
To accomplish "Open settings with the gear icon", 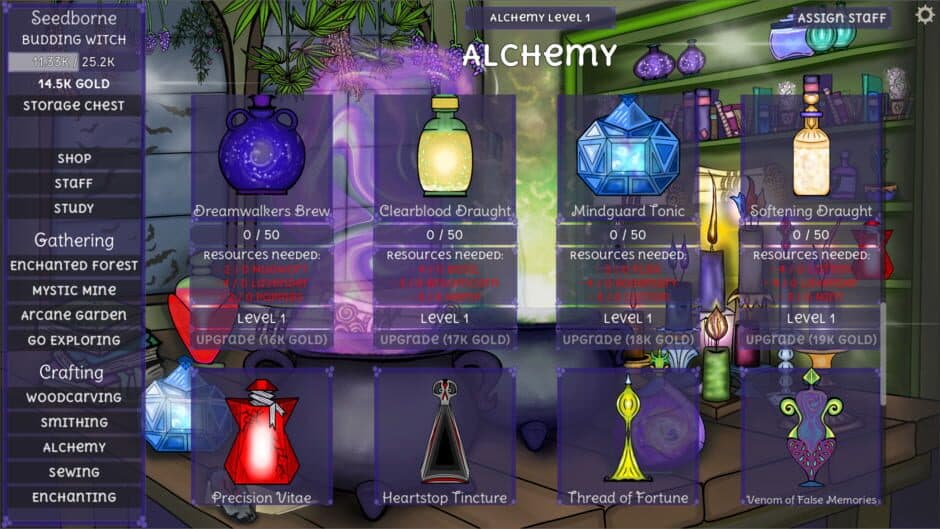I will tap(925, 15).
